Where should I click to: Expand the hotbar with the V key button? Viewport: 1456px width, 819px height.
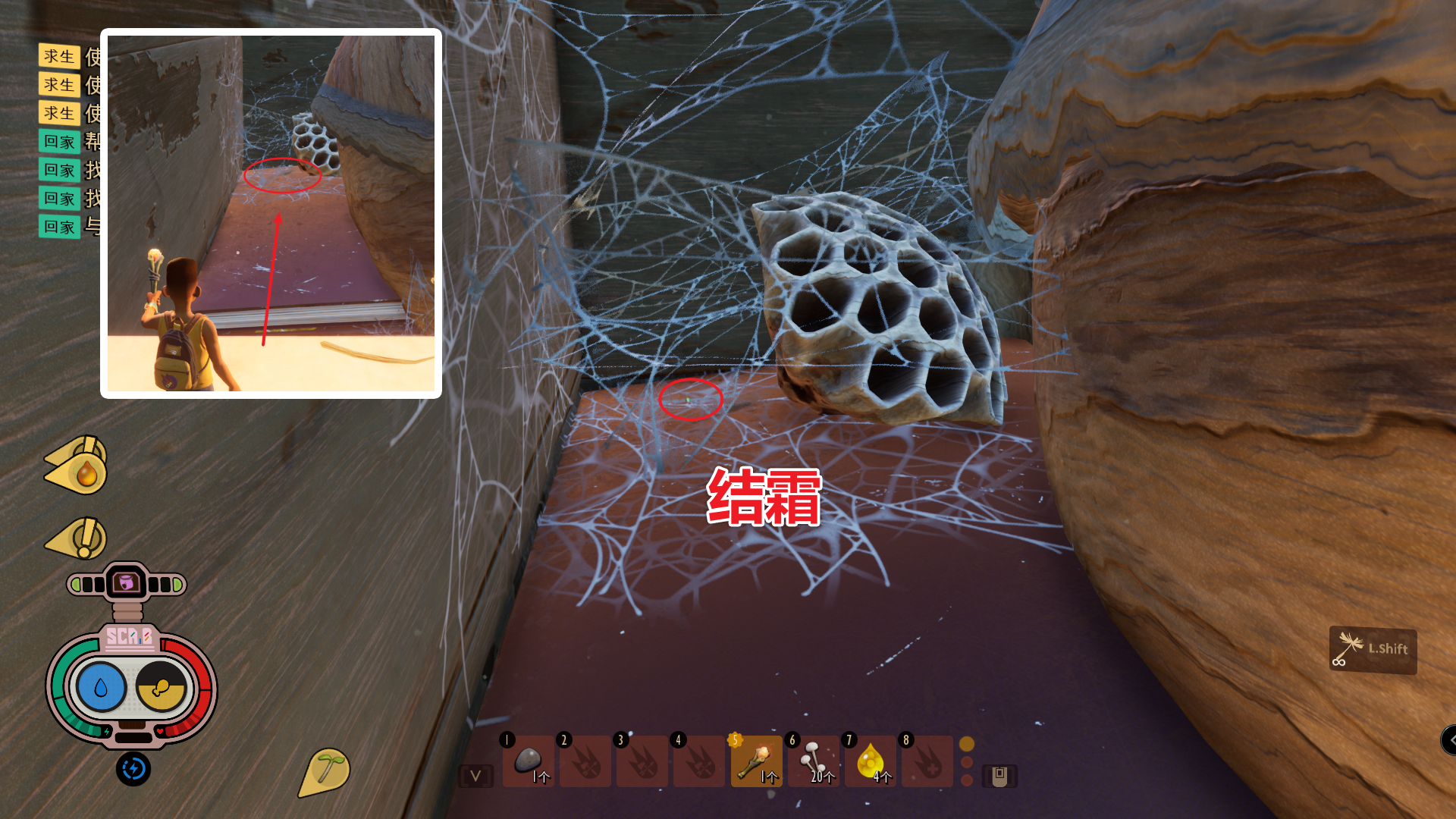click(475, 774)
